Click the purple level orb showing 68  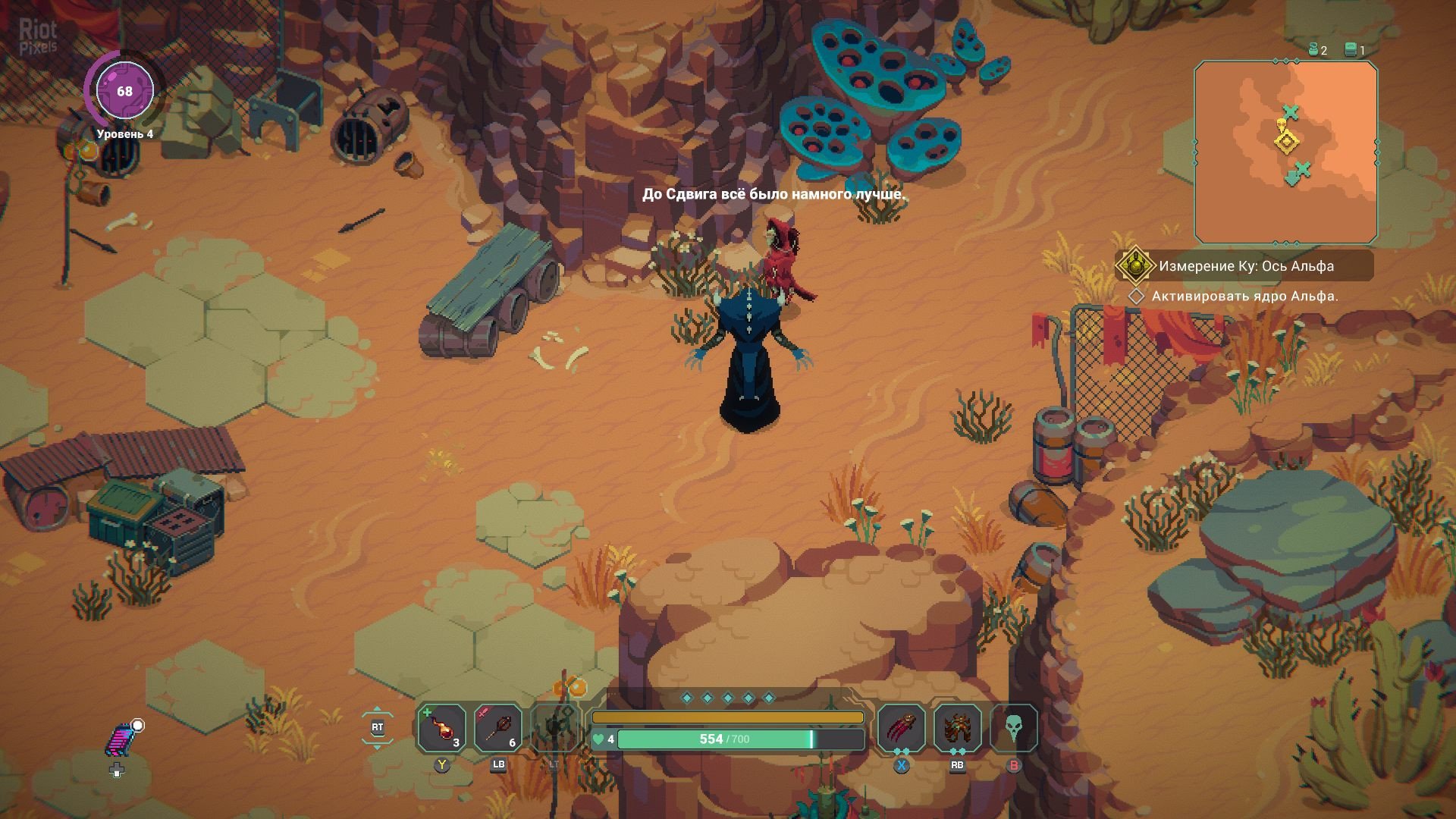124,91
